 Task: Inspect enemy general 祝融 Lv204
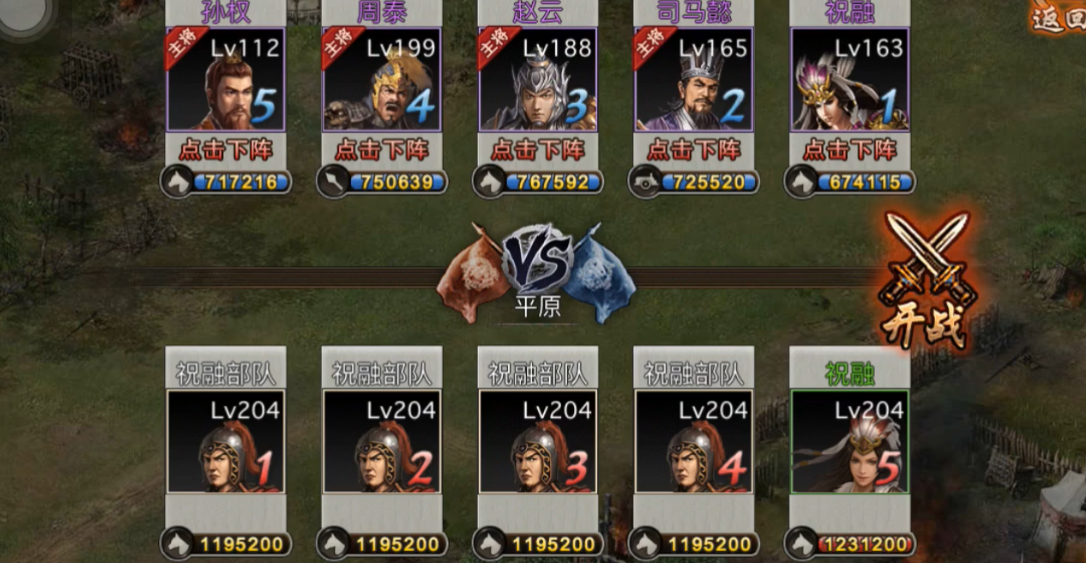tap(850, 441)
